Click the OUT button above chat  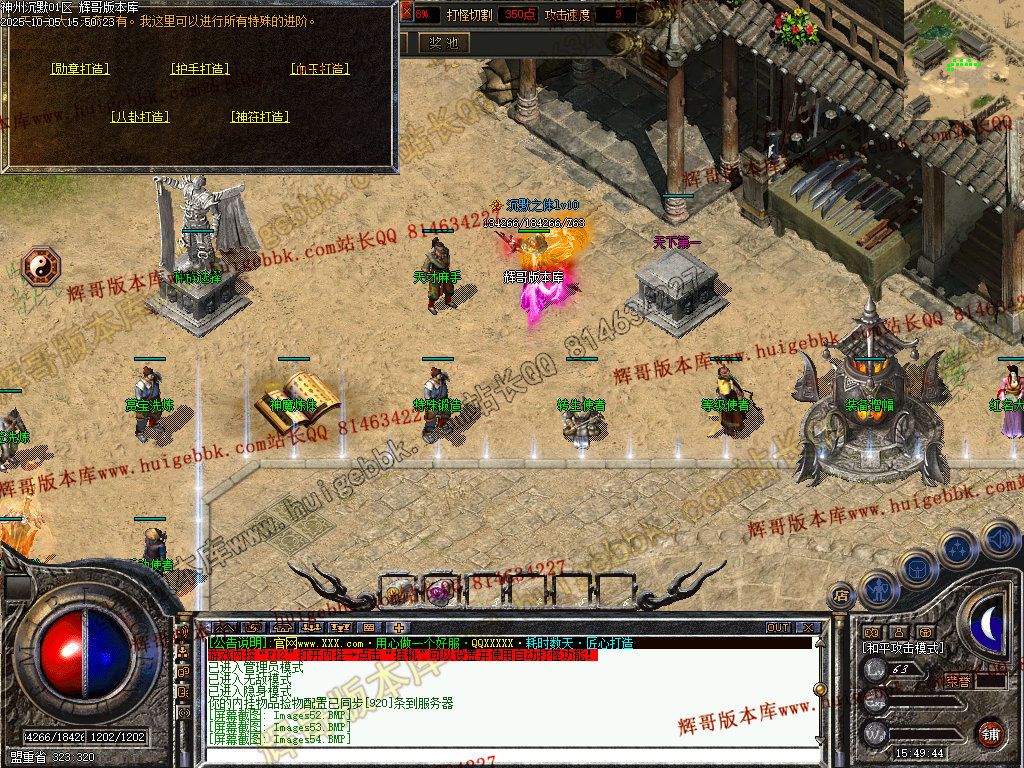[x=778, y=628]
